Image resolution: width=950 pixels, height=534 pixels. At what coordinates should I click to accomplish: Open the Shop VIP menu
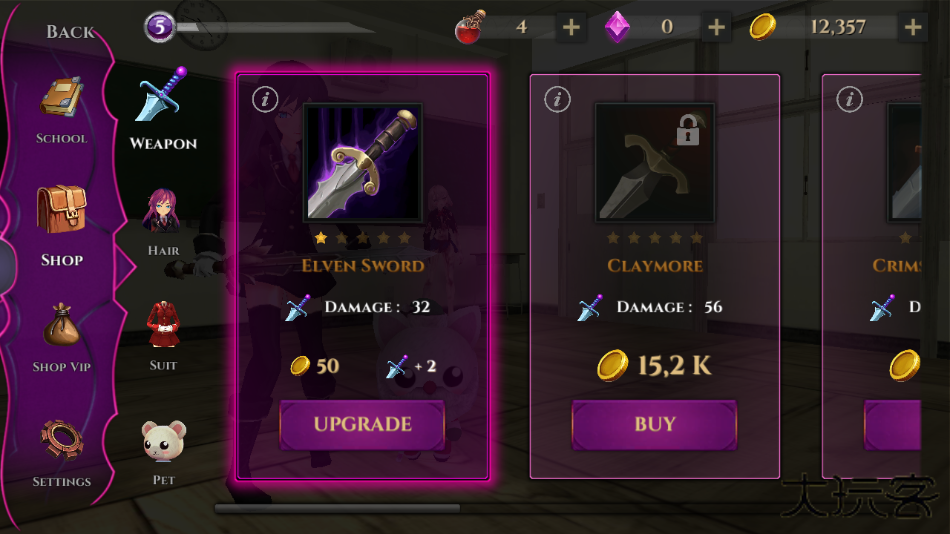coord(62,338)
